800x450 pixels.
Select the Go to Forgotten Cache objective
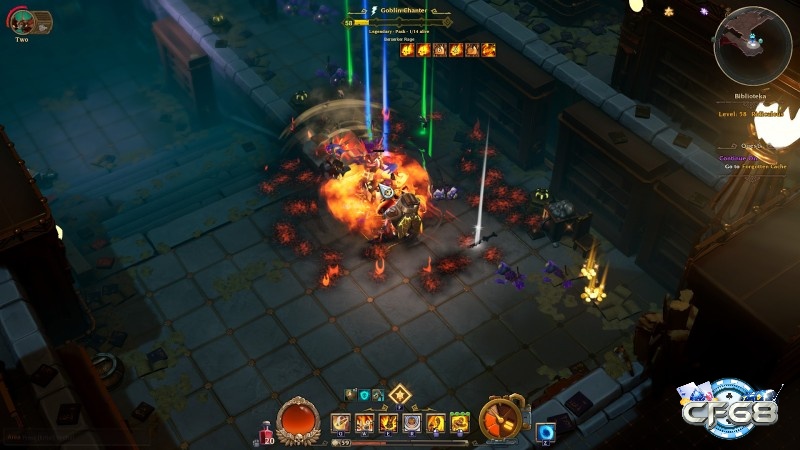coord(756,166)
